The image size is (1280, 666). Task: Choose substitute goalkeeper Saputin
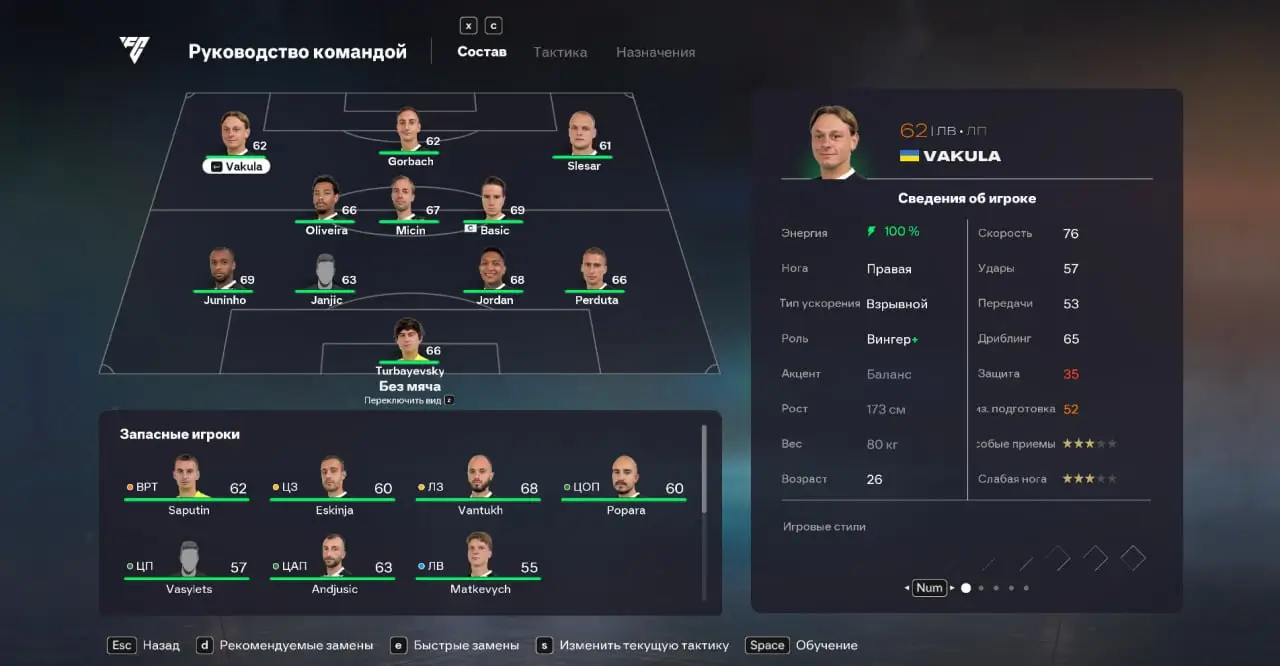point(187,484)
